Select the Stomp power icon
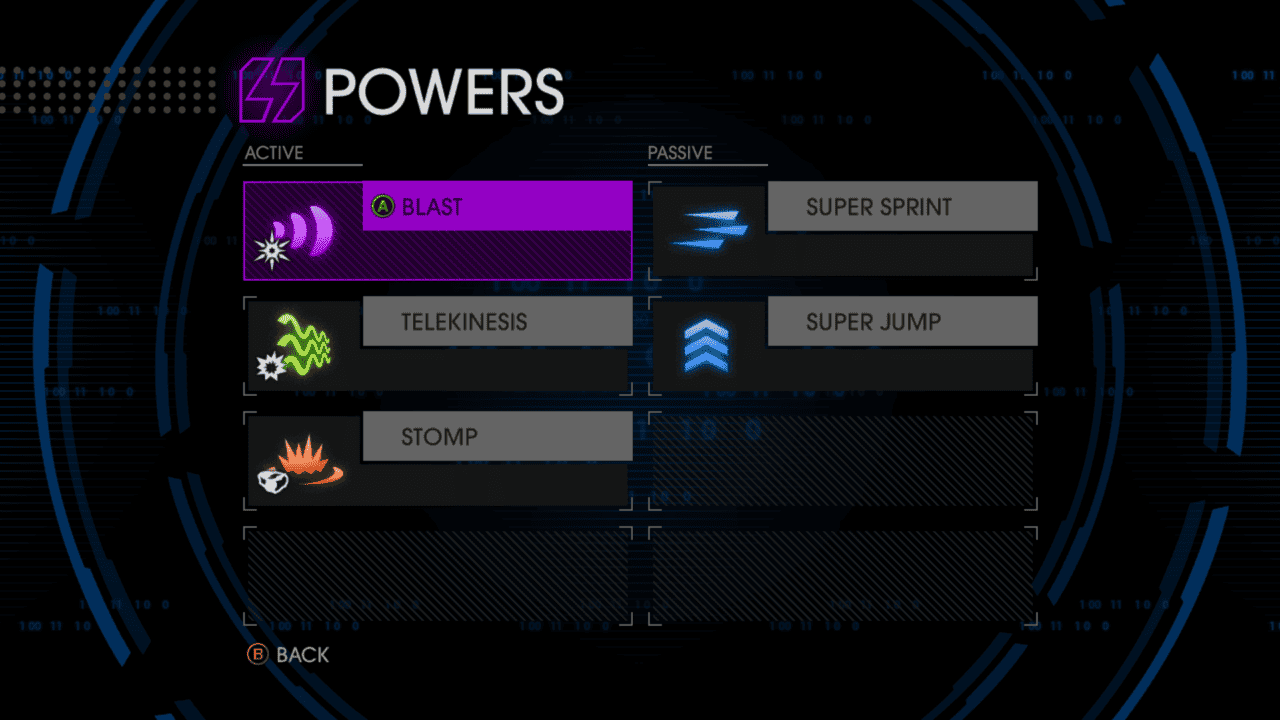The height and width of the screenshot is (720, 1280). click(301, 460)
